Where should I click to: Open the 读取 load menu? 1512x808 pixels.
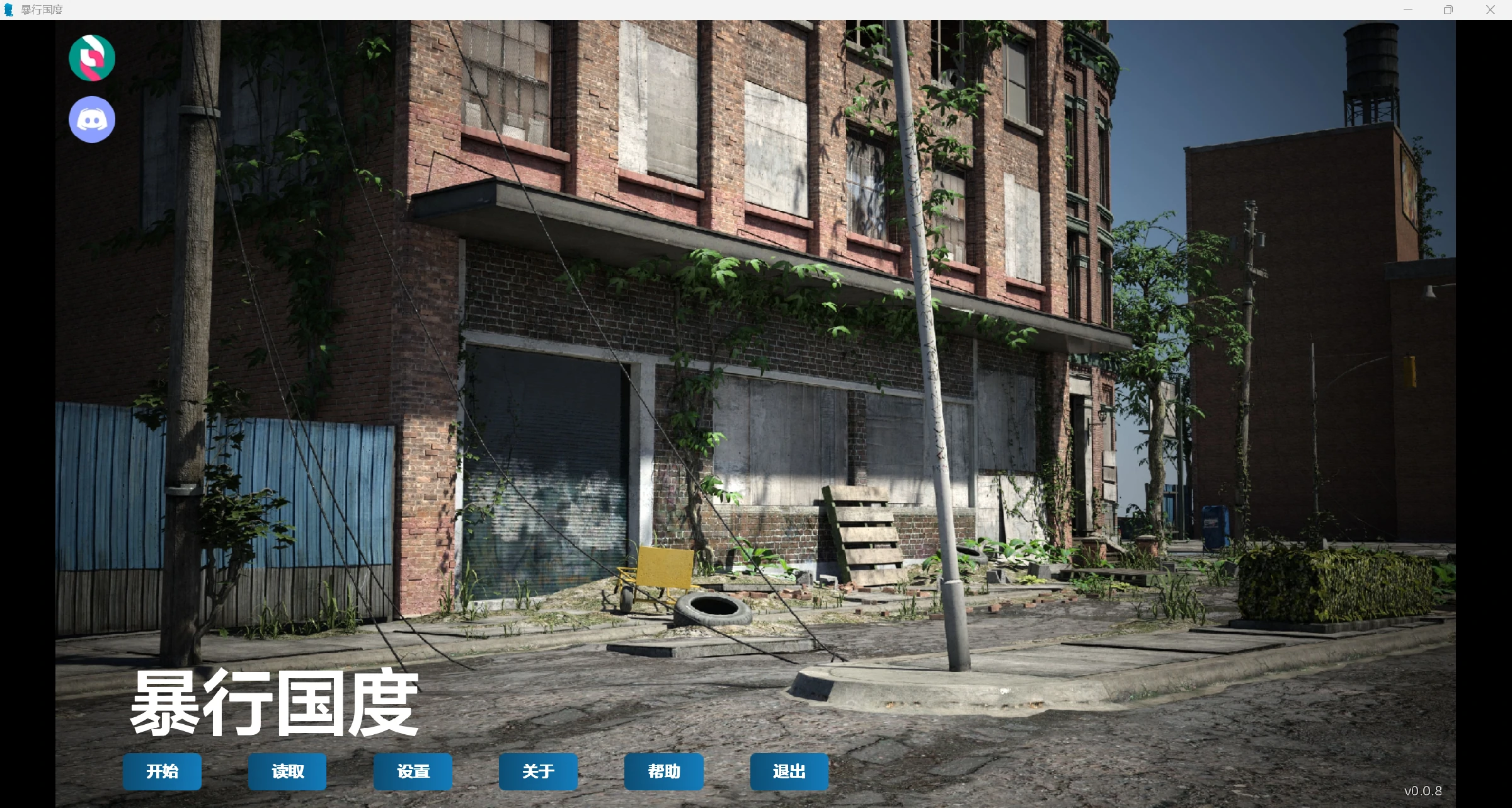(287, 771)
